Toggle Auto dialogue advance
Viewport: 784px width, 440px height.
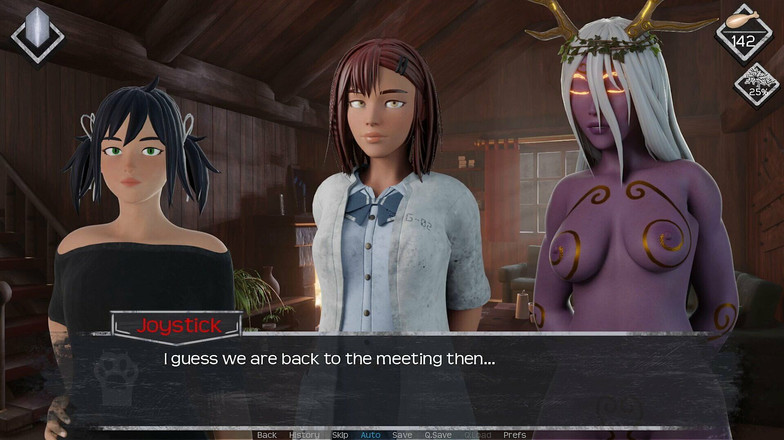pos(370,435)
